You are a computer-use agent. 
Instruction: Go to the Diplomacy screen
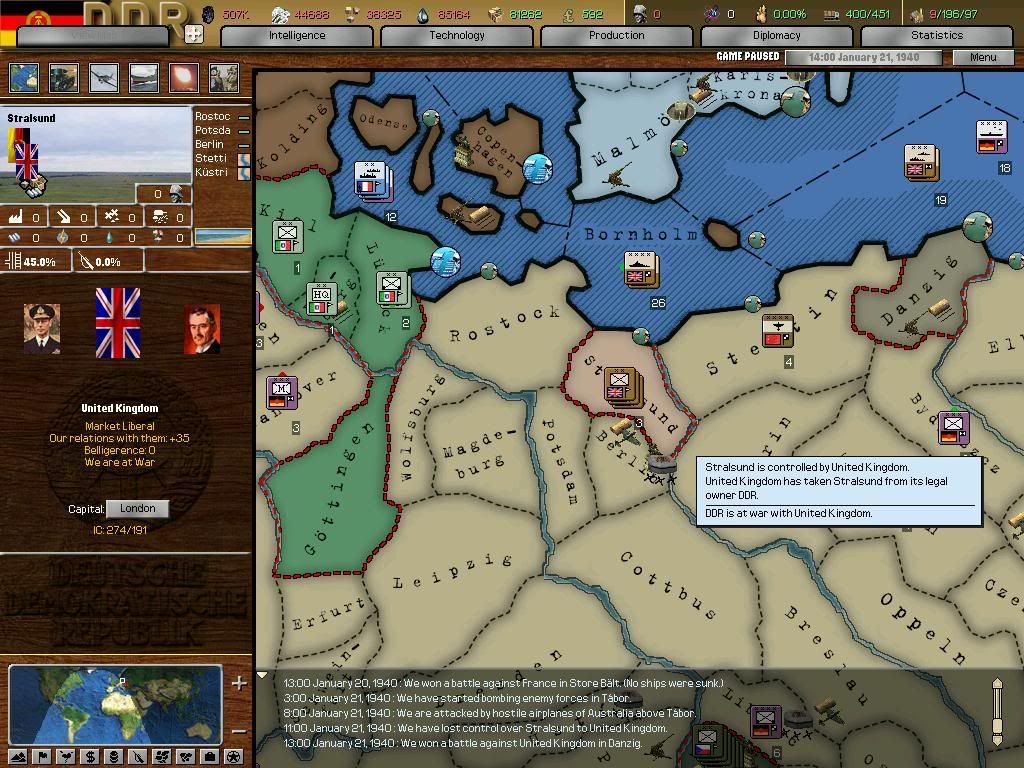(x=777, y=36)
